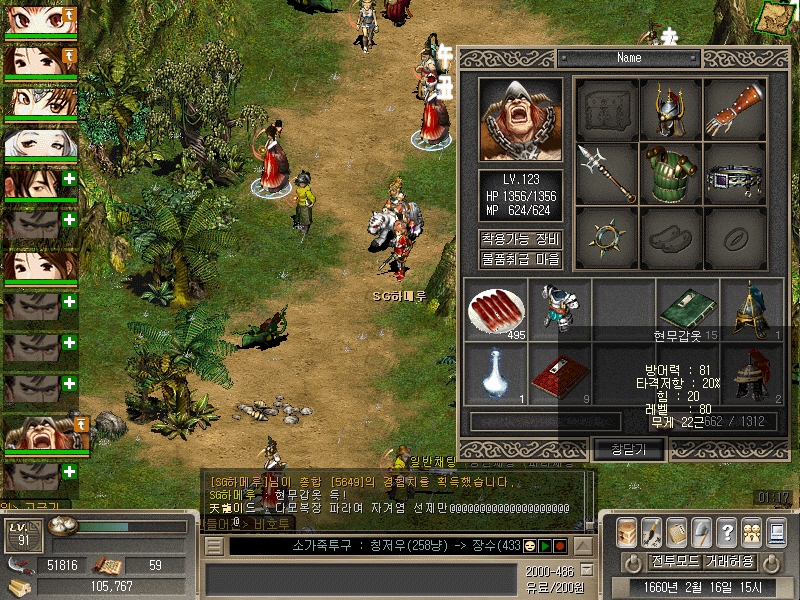The image size is (800, 600).
Task: Select the white potion bottle
Action: (495, 374)
